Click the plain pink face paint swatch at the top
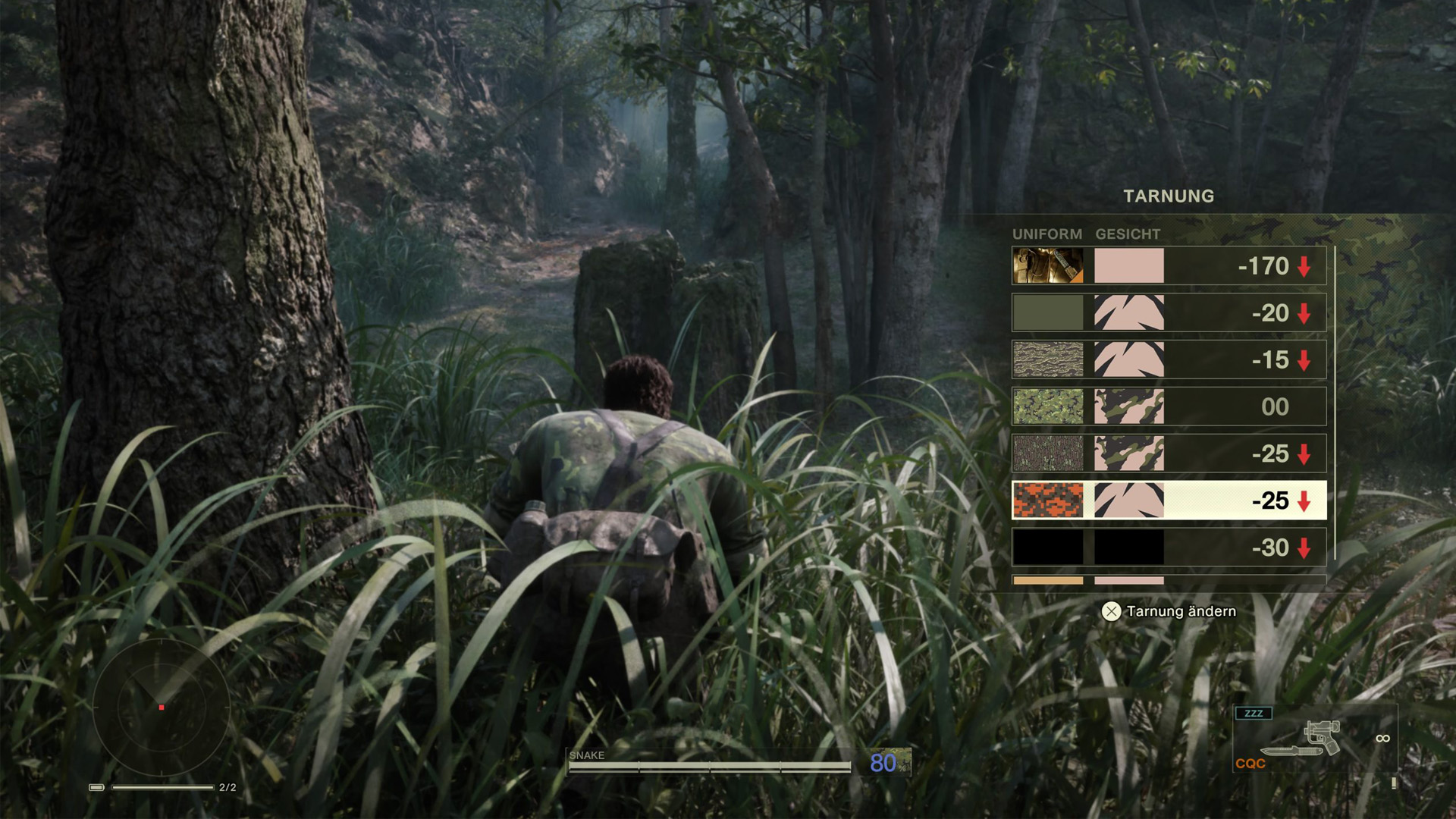The height and width of the screenshot is (819, 1456). pyautogui.click(x=1128, y=266)
